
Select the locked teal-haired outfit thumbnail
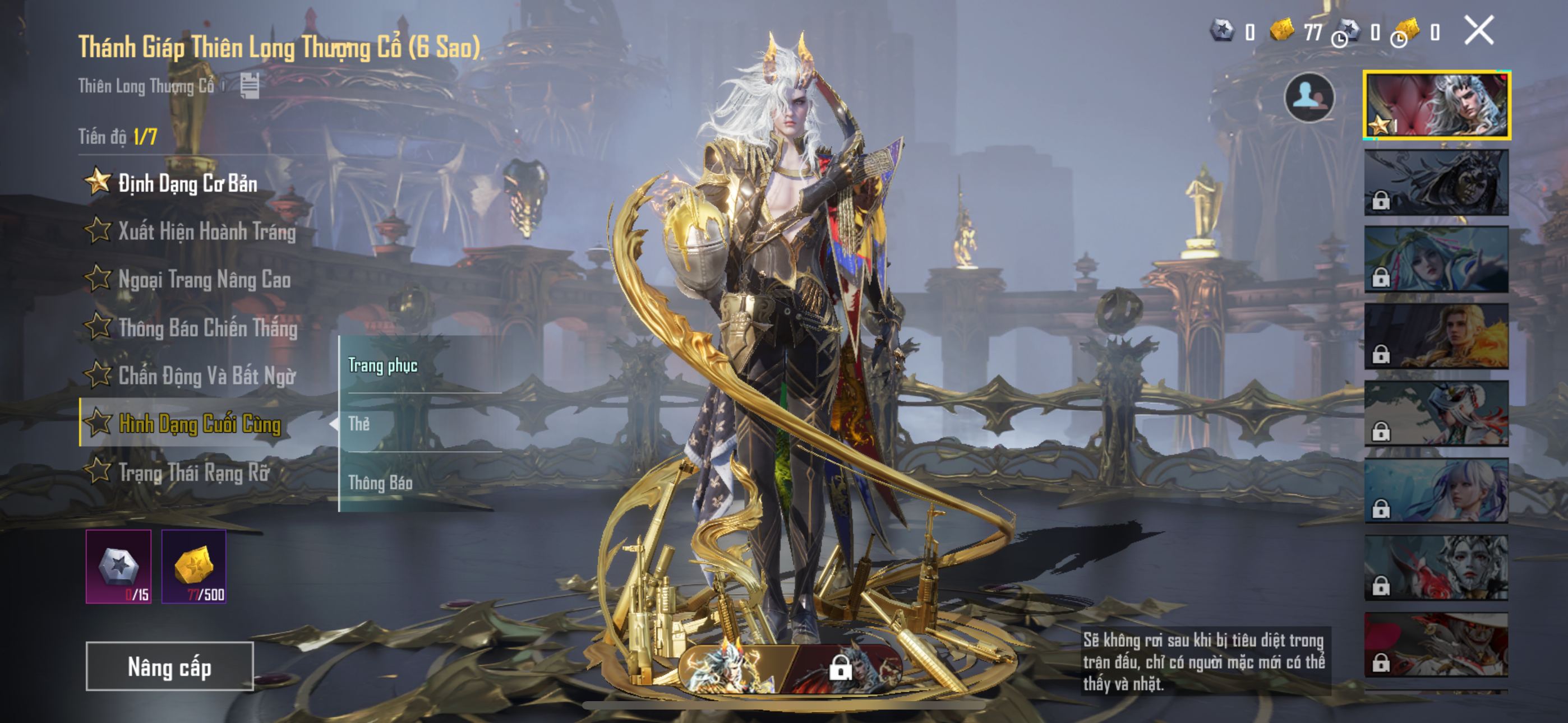(x=1436, y=259)
